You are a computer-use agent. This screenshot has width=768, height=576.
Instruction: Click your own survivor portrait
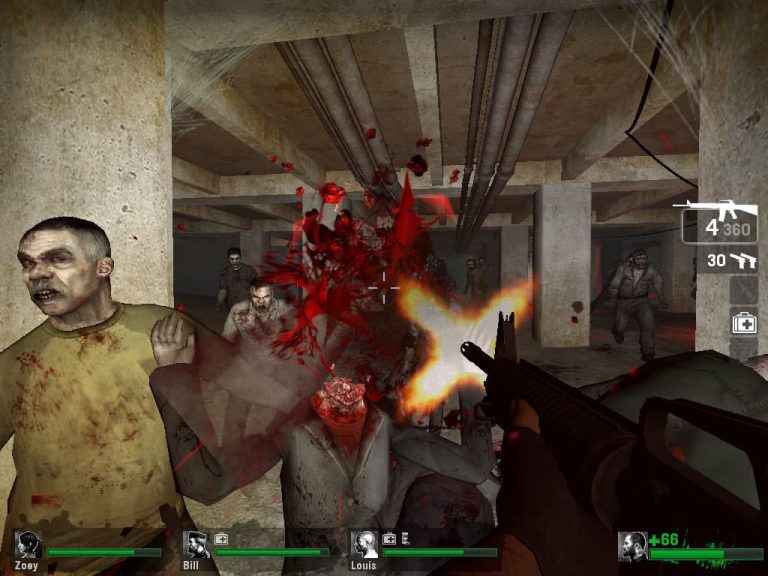(632, 546)
